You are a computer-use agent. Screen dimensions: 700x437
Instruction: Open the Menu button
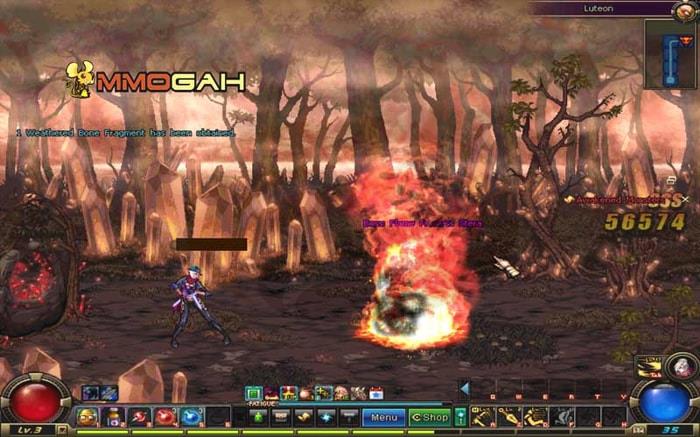(384, 416)
